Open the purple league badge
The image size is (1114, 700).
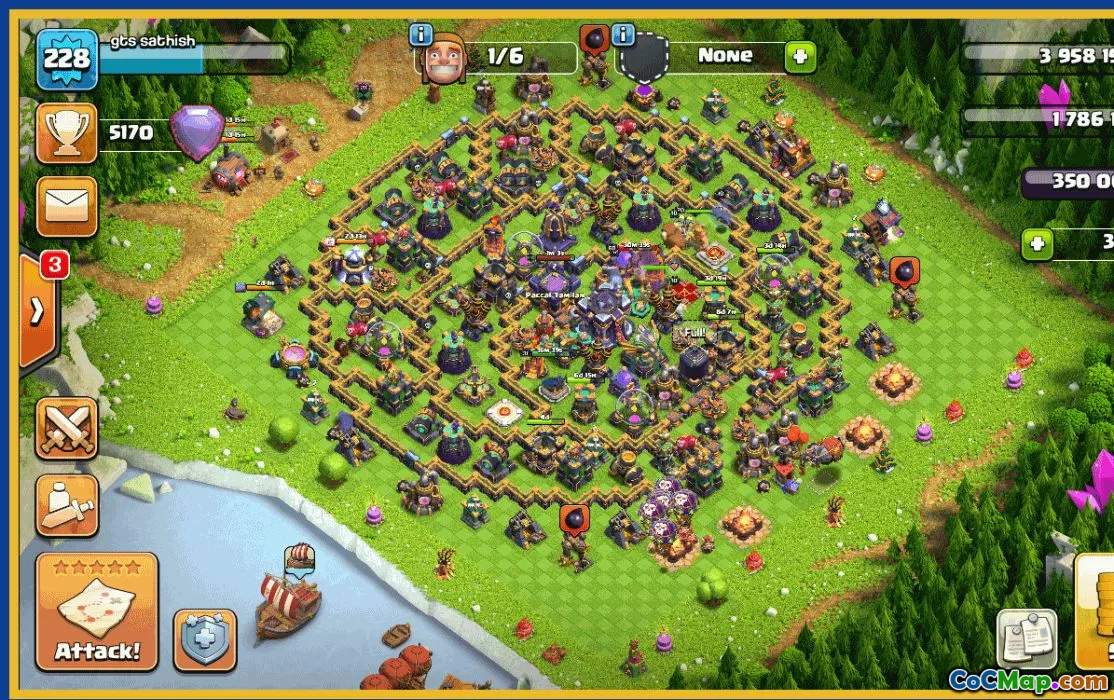[x=197, y=131]
